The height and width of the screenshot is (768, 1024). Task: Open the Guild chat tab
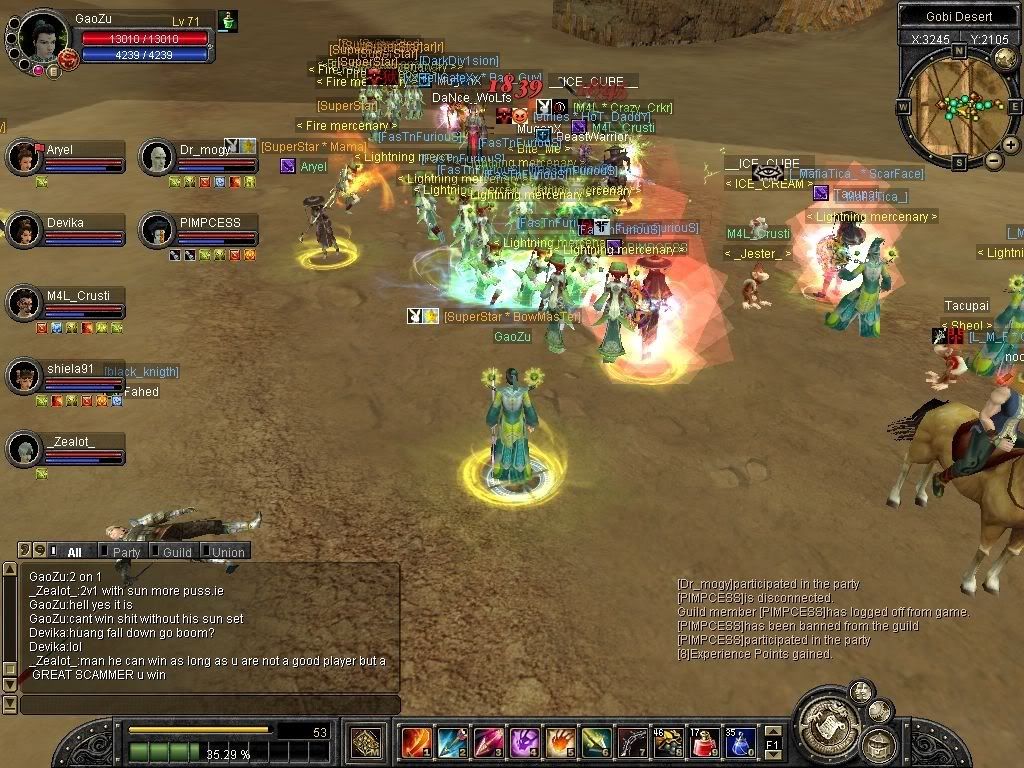(x=175, y=551)
